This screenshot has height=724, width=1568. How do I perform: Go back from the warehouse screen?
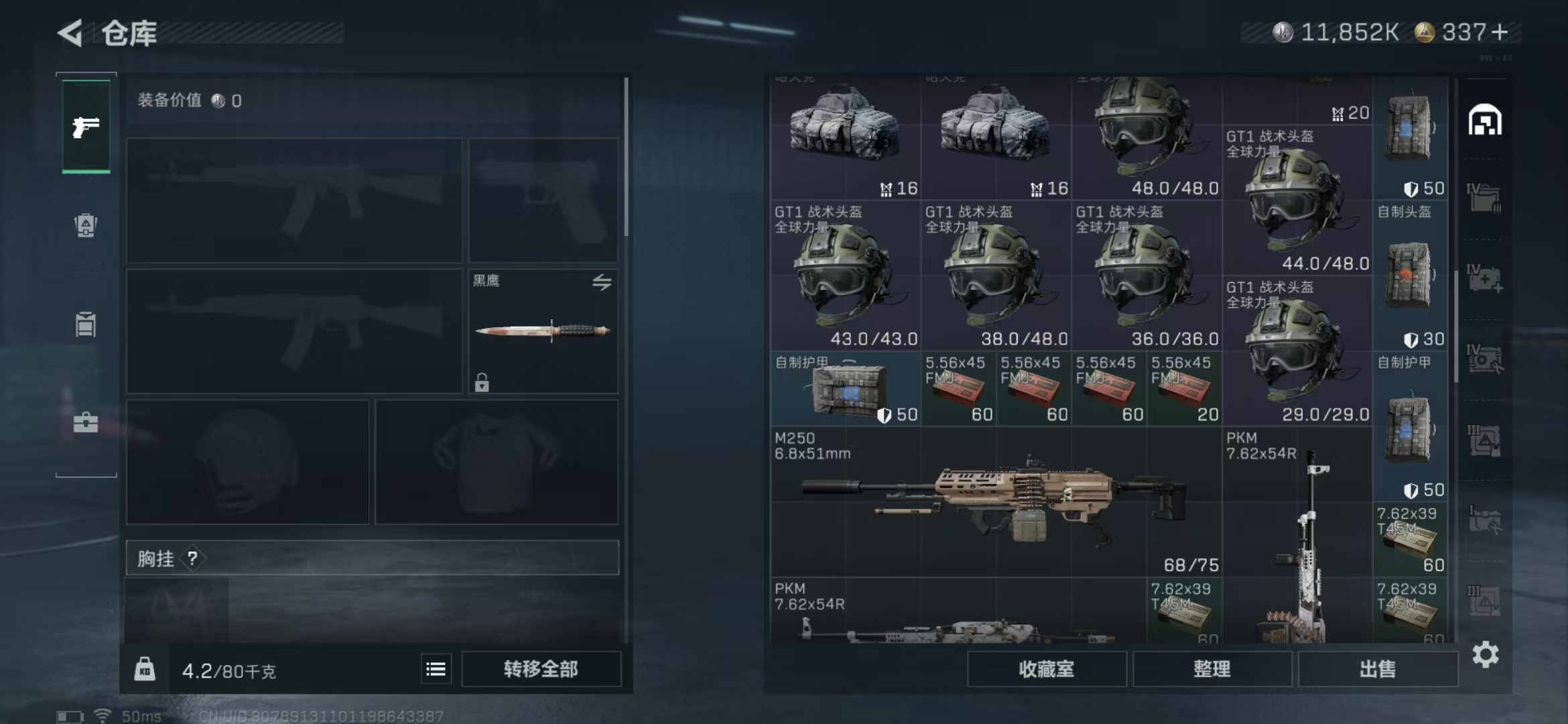(x=70, y=33)
